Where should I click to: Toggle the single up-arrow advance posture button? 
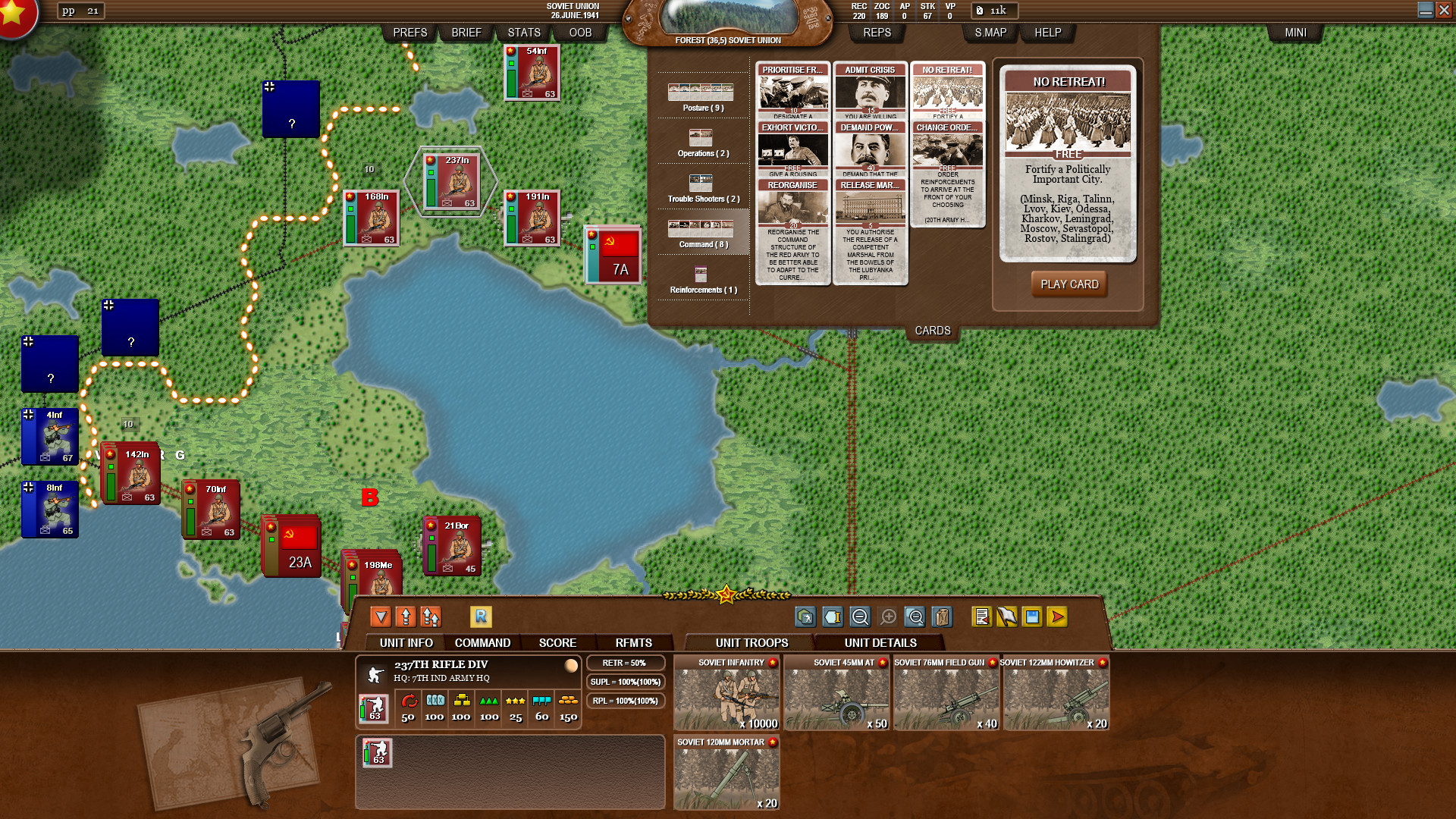point(404,617)
